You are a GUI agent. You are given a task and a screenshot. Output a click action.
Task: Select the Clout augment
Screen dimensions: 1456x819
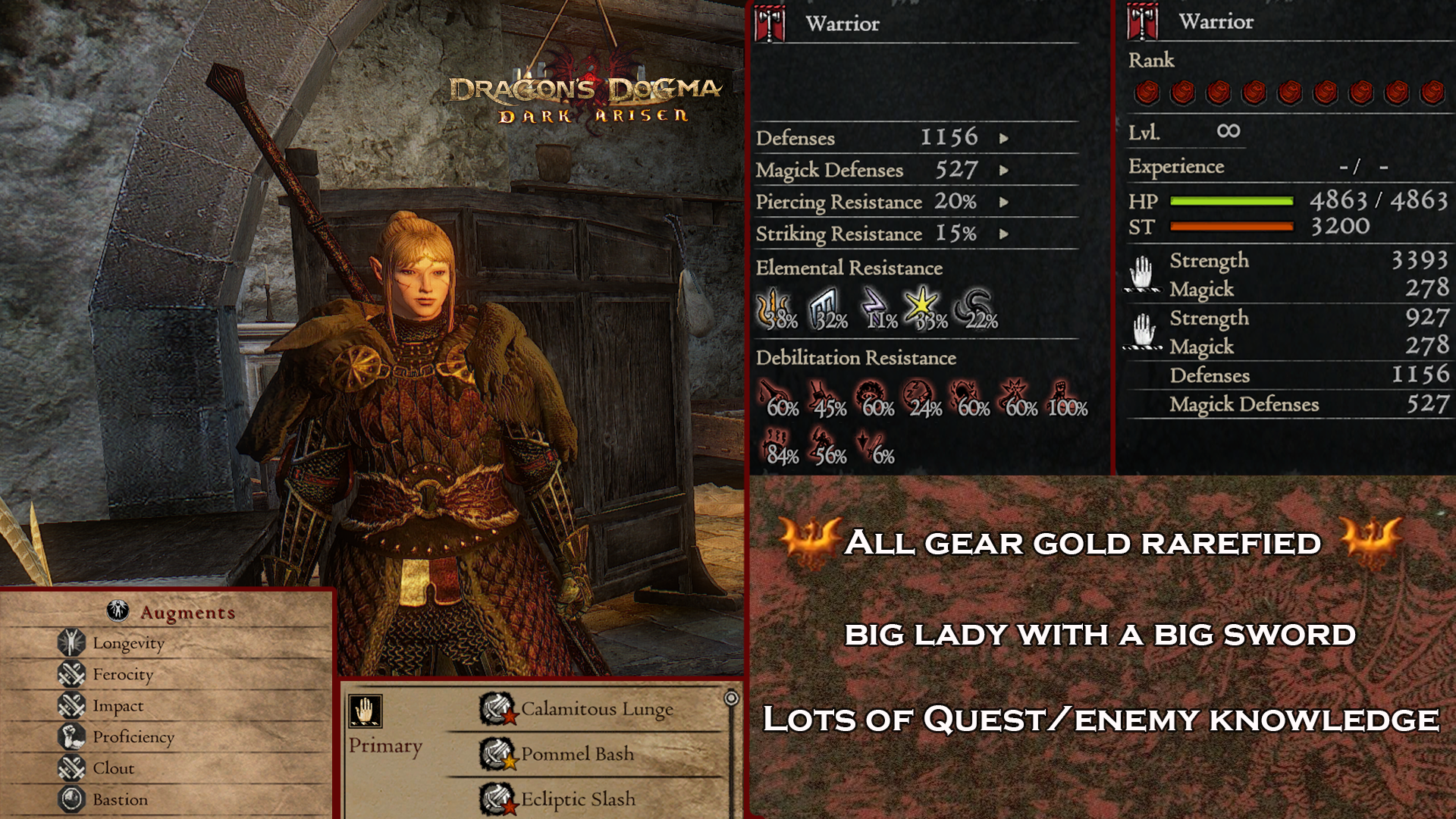click(113, 768)
